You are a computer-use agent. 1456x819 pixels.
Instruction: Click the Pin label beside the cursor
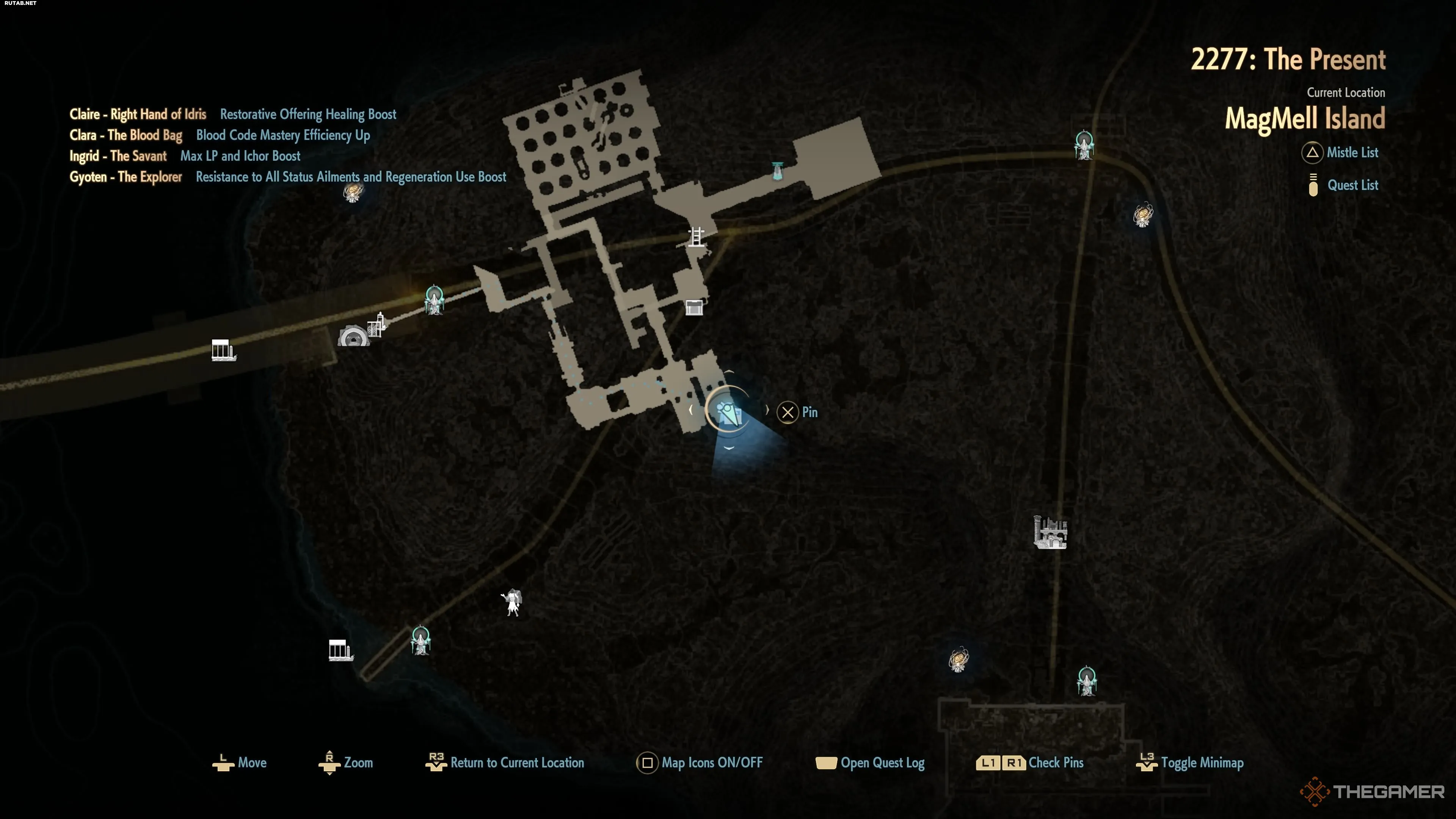(810, 413)
